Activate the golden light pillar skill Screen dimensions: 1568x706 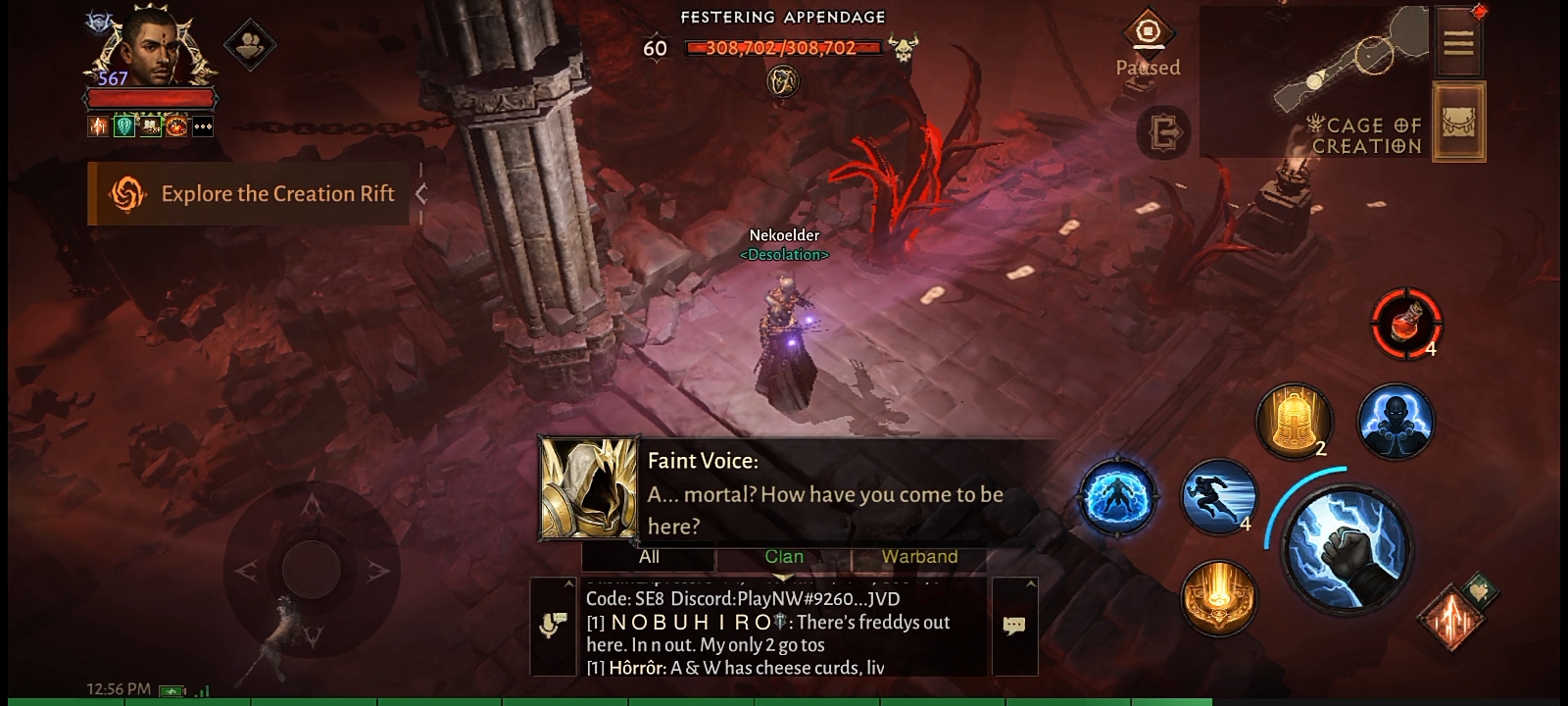[1219, 597]
